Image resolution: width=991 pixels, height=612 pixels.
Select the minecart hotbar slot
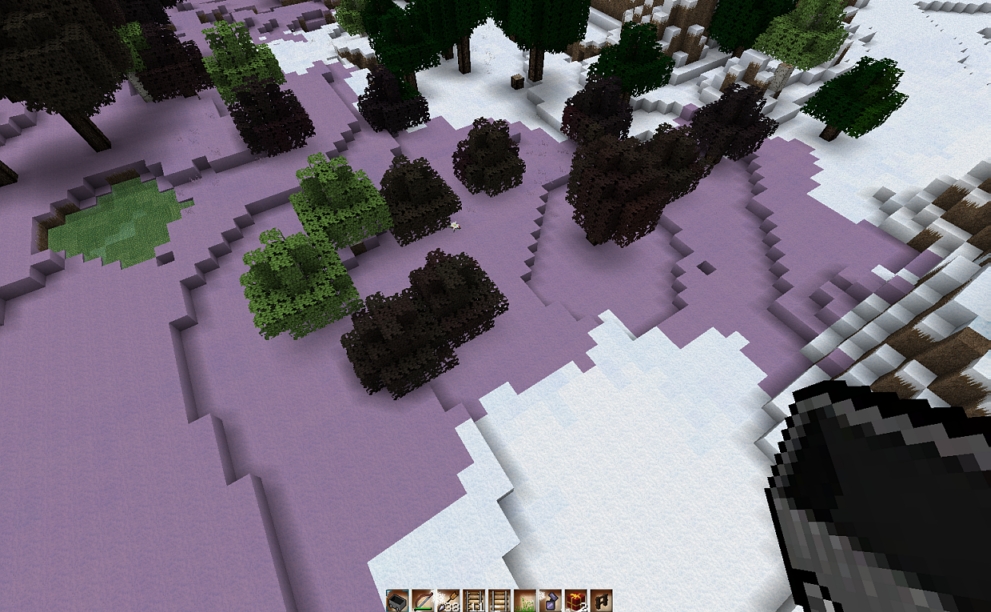point(398,601)
